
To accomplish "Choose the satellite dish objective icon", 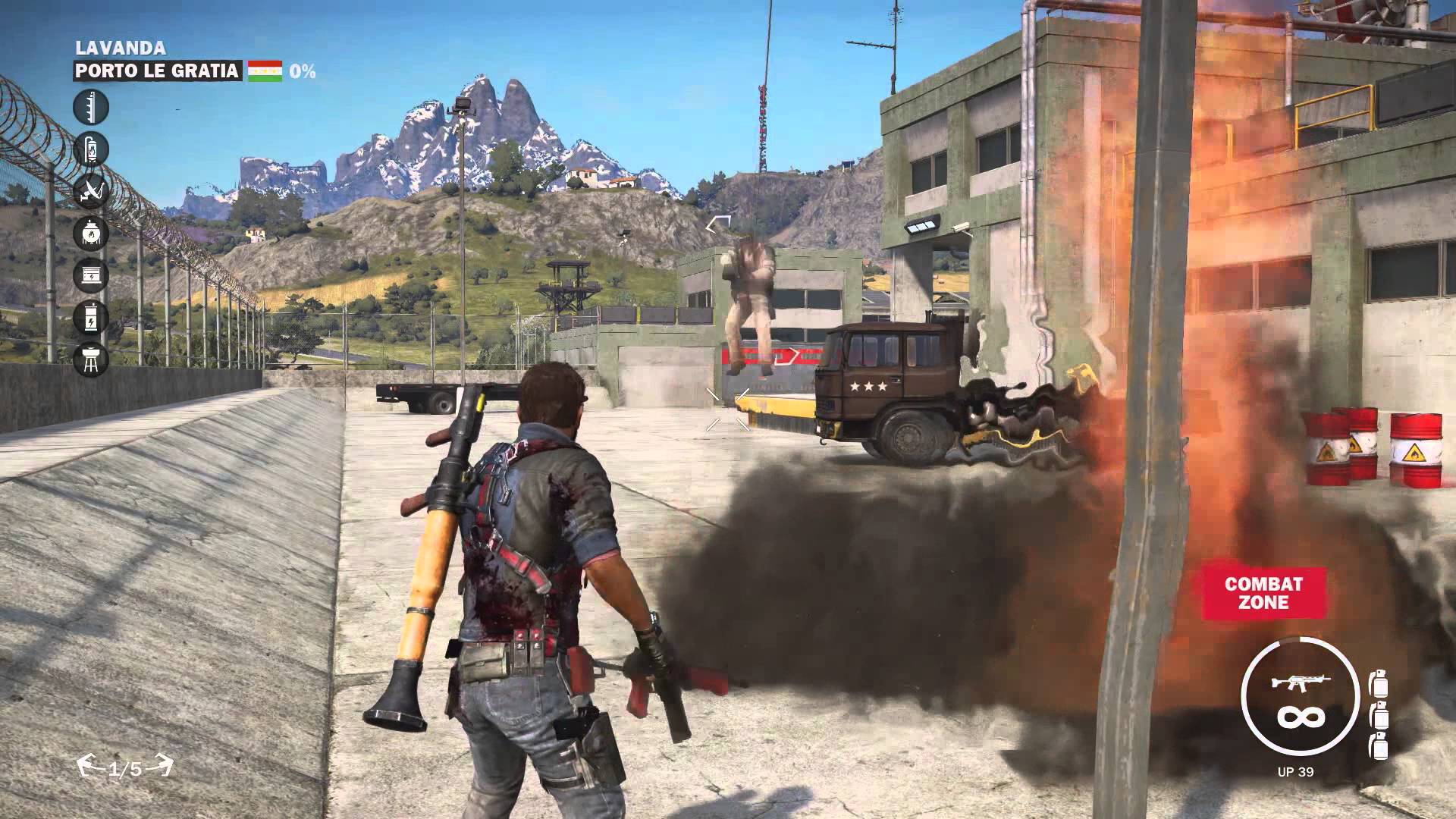I will pos(91,190).
